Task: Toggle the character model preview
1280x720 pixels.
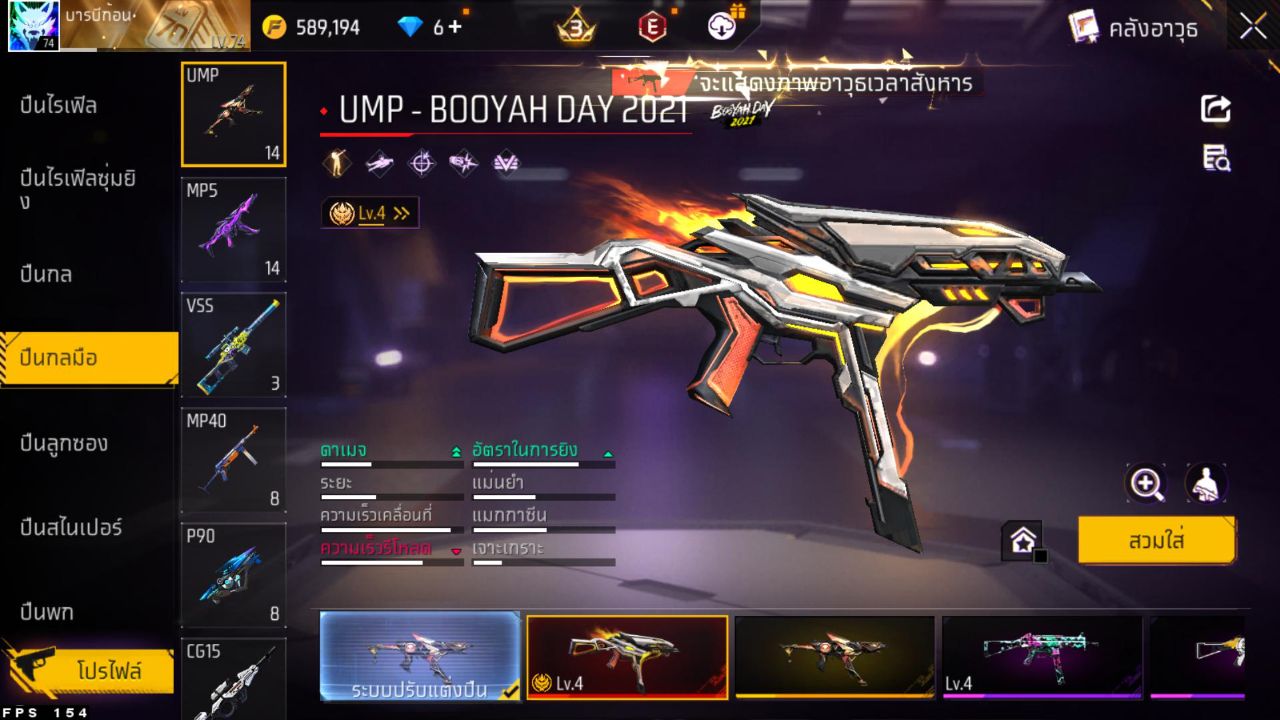Action: coord(1206,483)
